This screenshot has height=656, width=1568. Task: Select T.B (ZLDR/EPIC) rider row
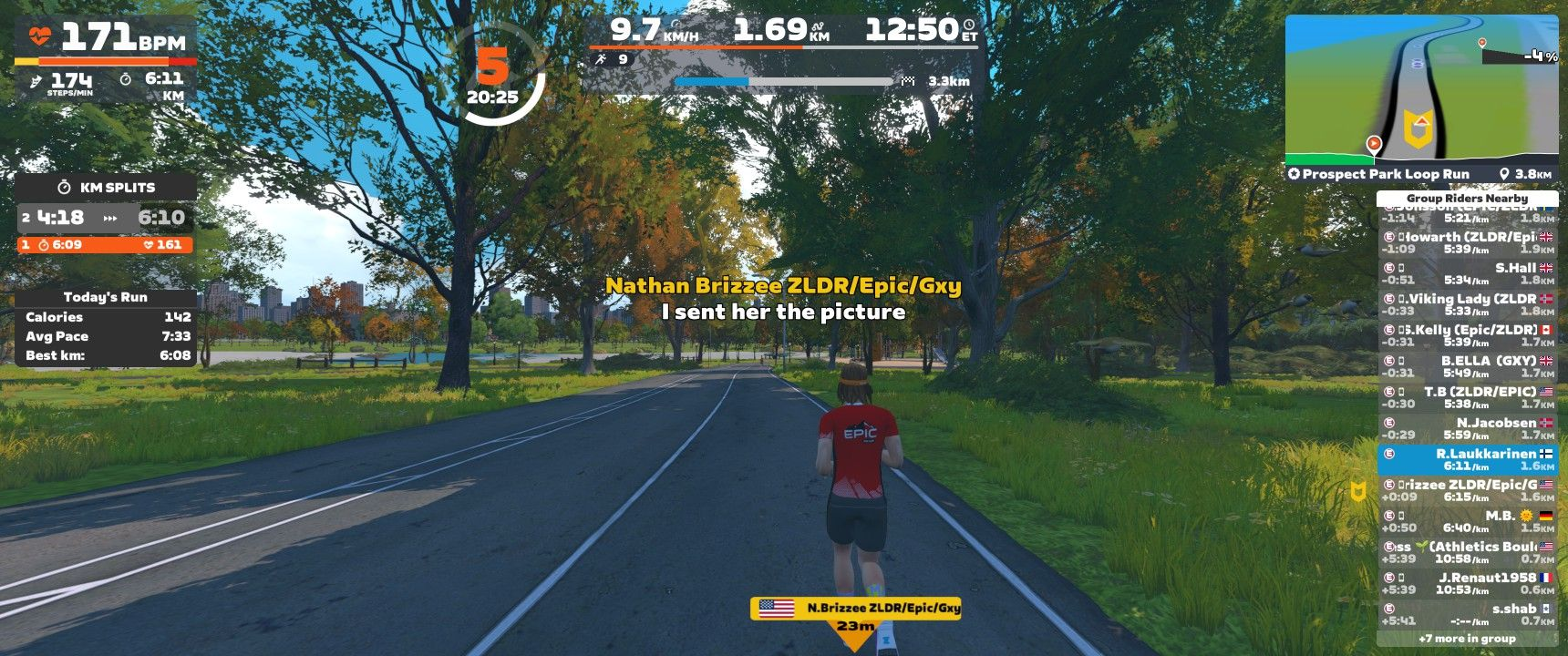point(1466,398)
